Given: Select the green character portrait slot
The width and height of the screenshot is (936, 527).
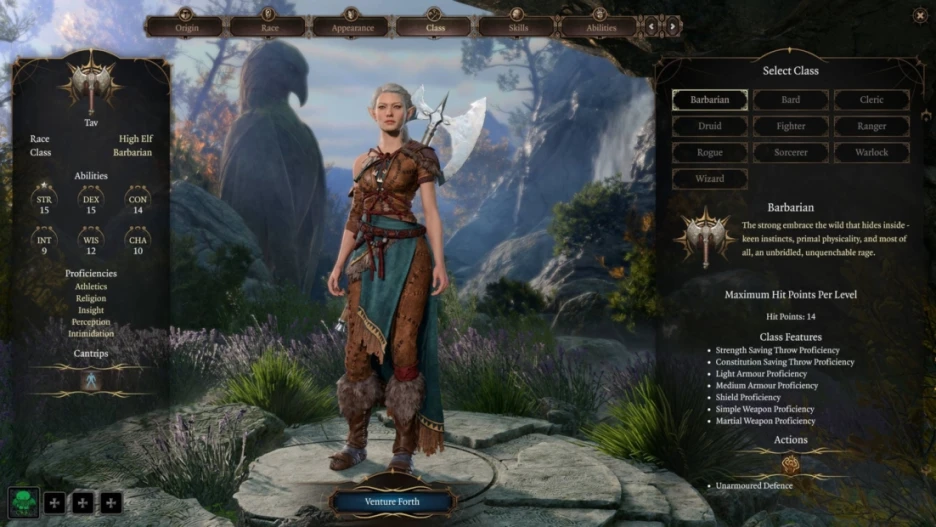Looking at the screenshot, I should (24, 502).
